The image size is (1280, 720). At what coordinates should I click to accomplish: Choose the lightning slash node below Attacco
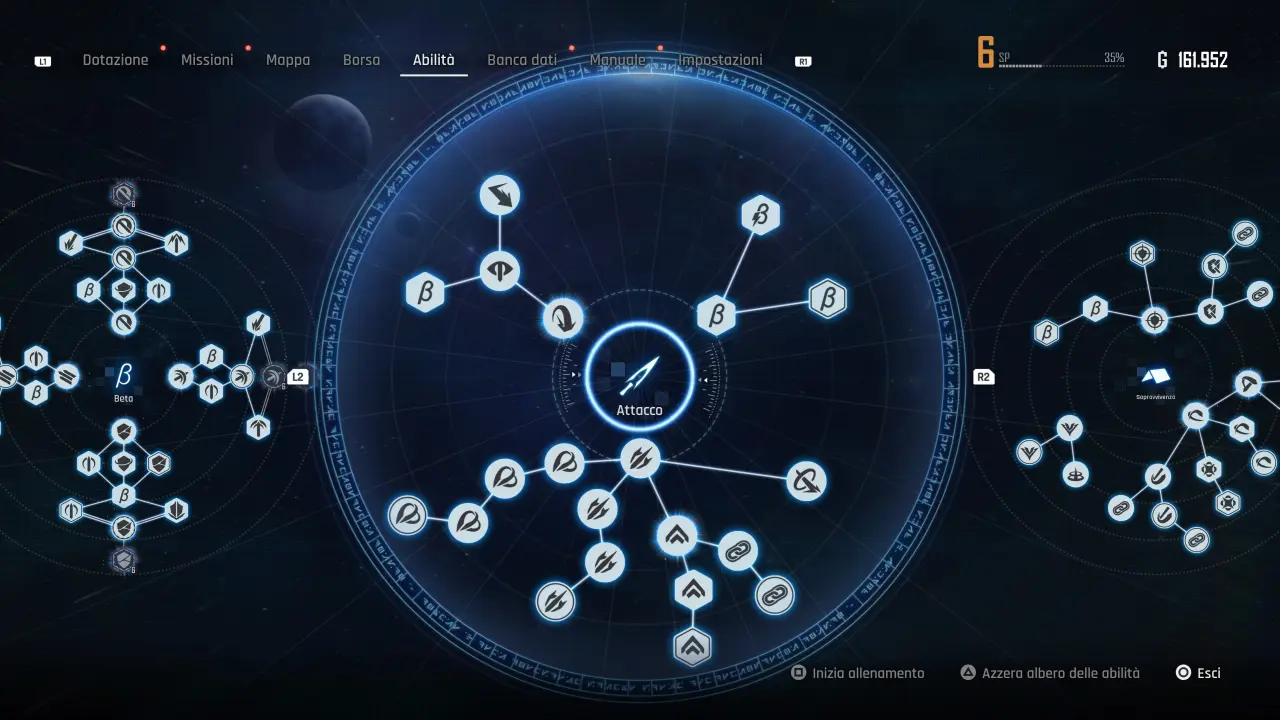pyautogui.click(x=640, y=460)
